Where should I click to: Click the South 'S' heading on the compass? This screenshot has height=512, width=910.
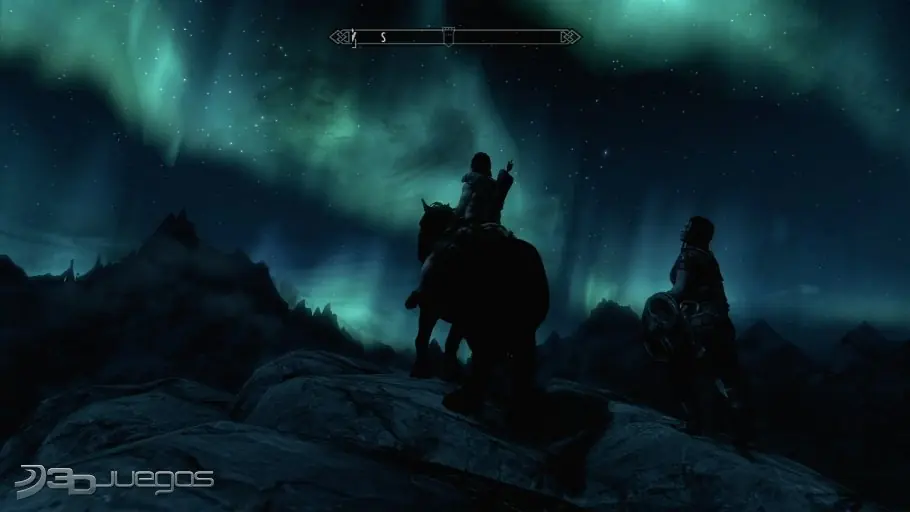coord(382,37)
